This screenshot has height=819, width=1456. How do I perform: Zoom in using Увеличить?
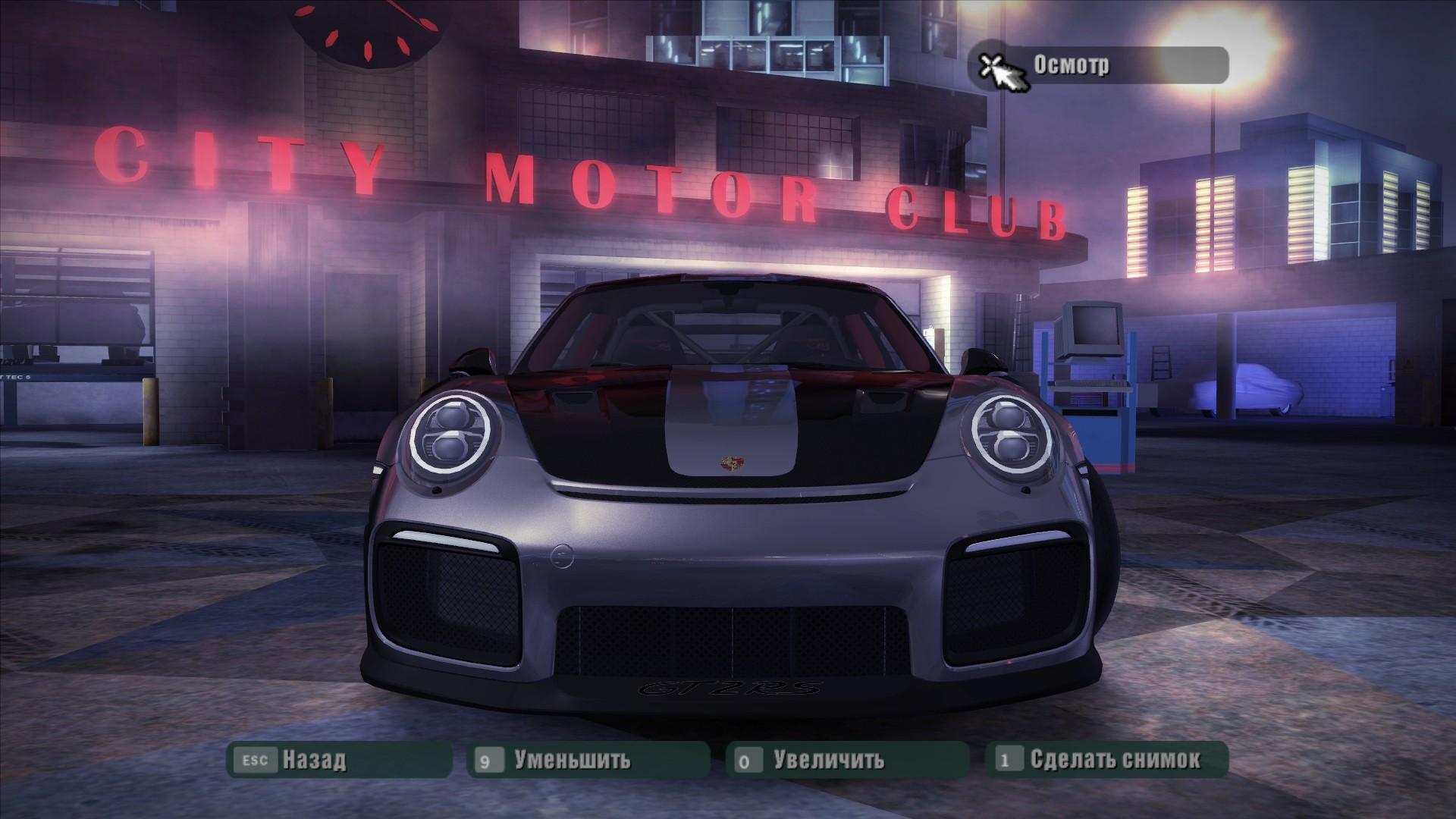point(847,759)
